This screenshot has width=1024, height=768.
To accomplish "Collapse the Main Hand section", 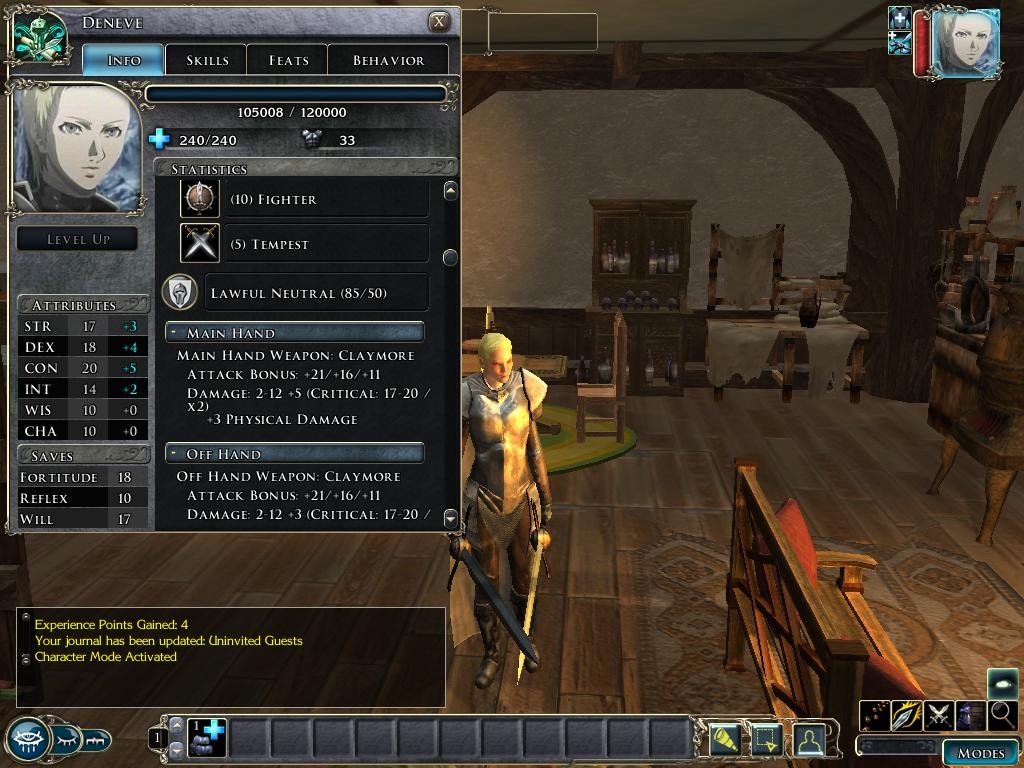I will [x=173, y=333].
